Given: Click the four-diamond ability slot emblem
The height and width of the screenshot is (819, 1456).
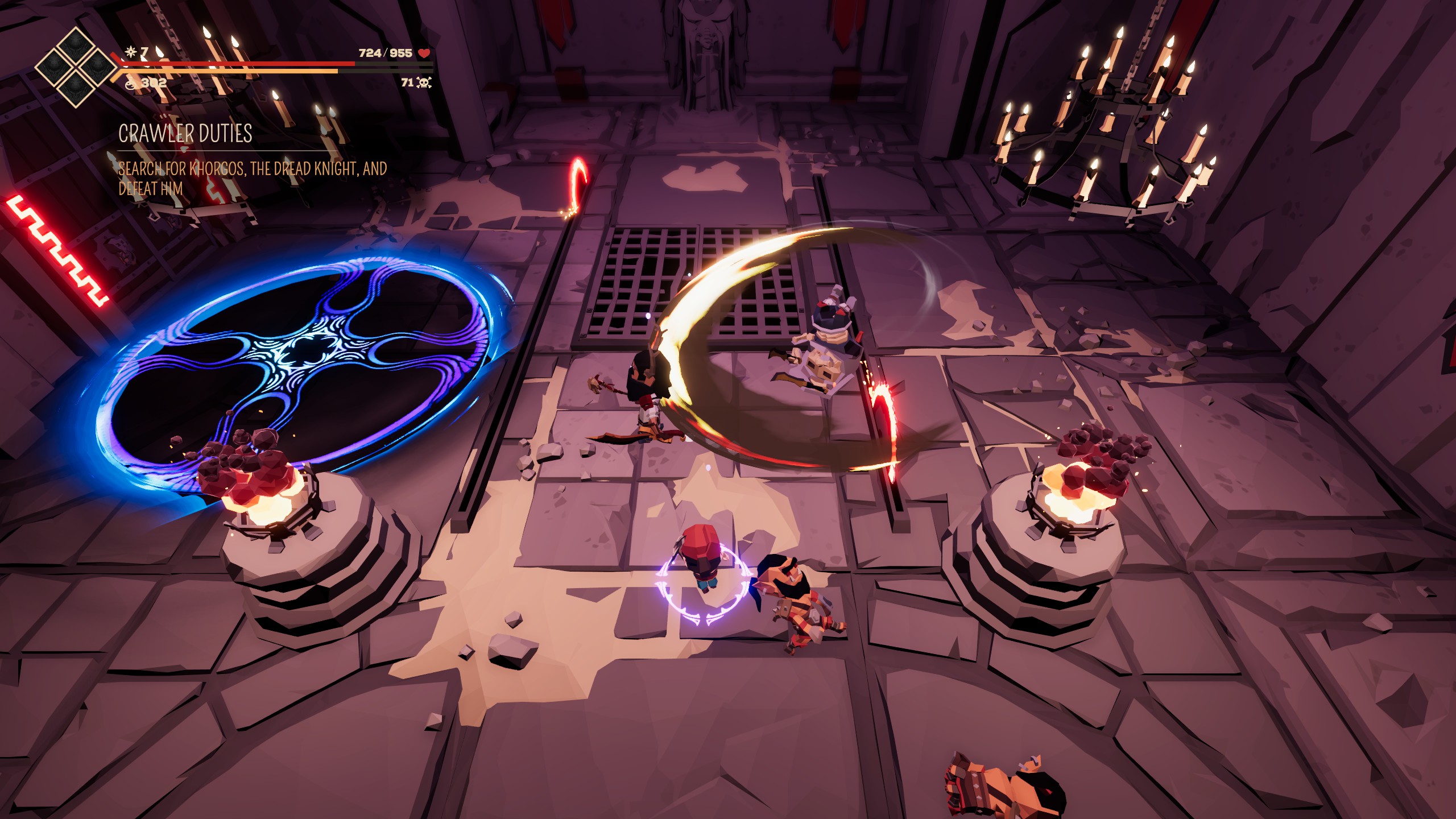Looking at the screenshot, I should (75, 67).
